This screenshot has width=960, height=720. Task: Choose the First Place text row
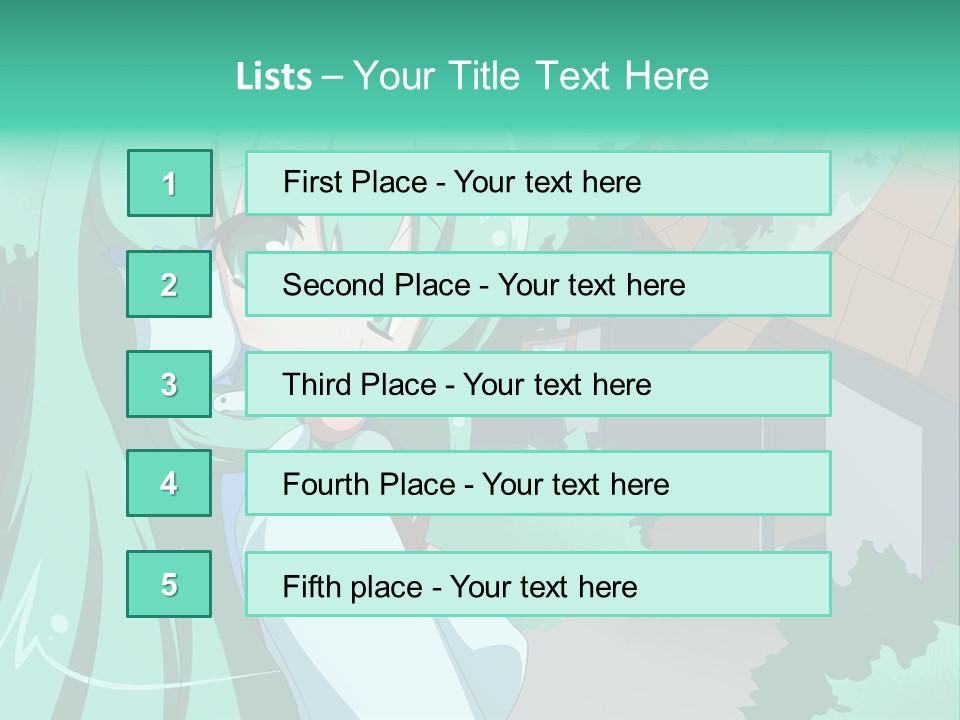pos(538,183)
